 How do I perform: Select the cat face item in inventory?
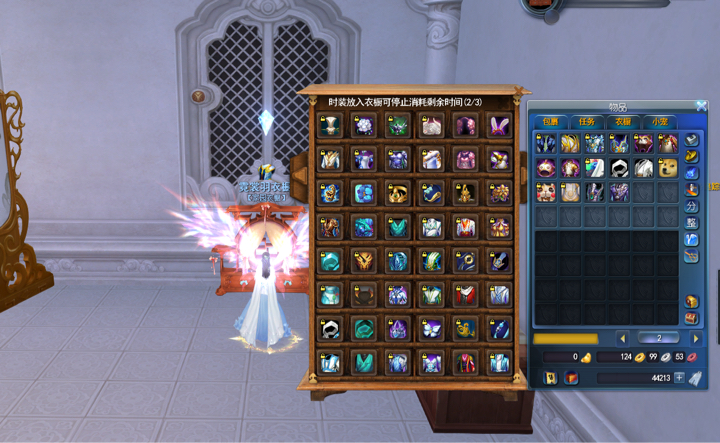[546, 191]
